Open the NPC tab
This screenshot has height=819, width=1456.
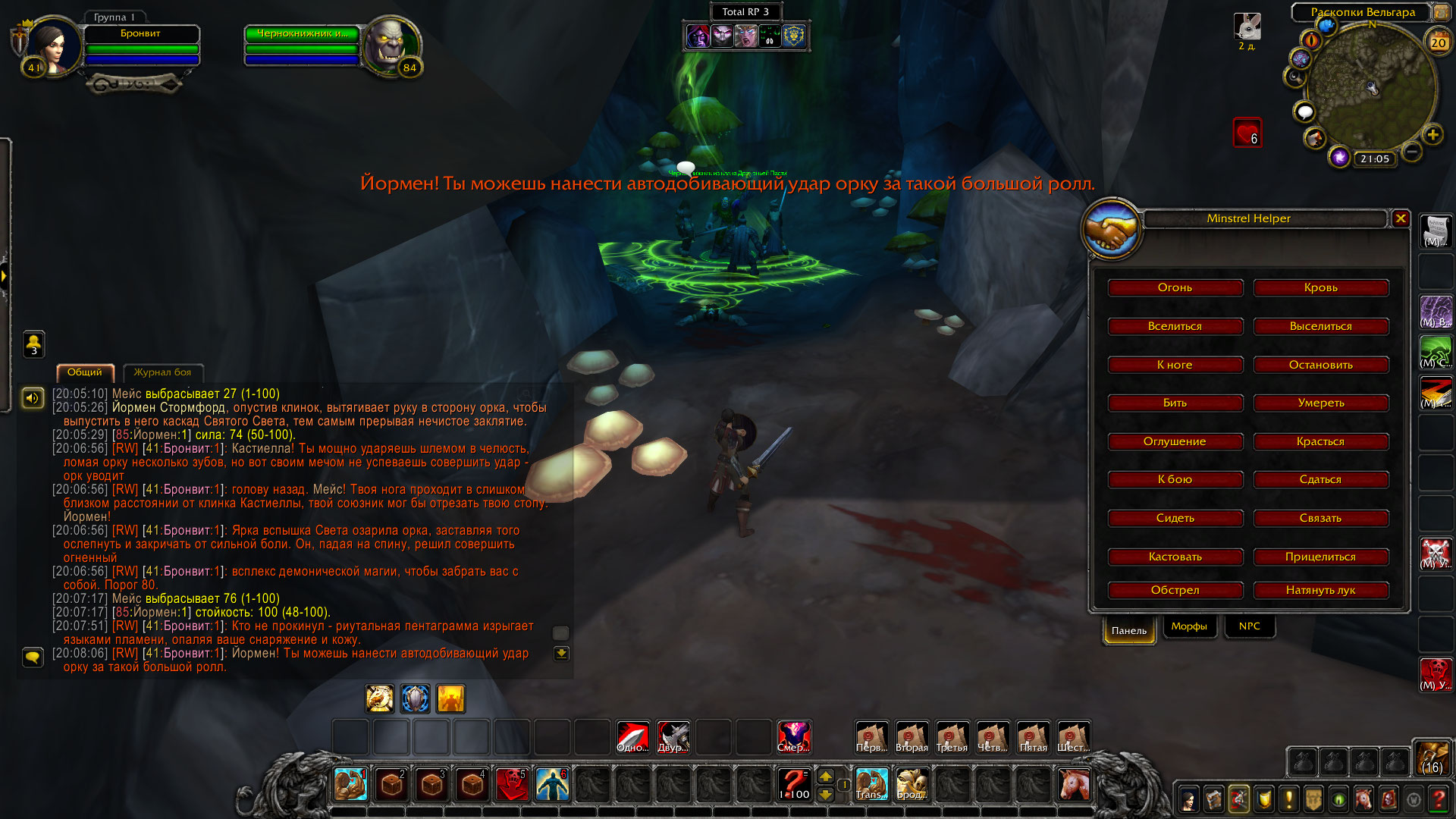pyautogui.click(x=1249, y=626)
